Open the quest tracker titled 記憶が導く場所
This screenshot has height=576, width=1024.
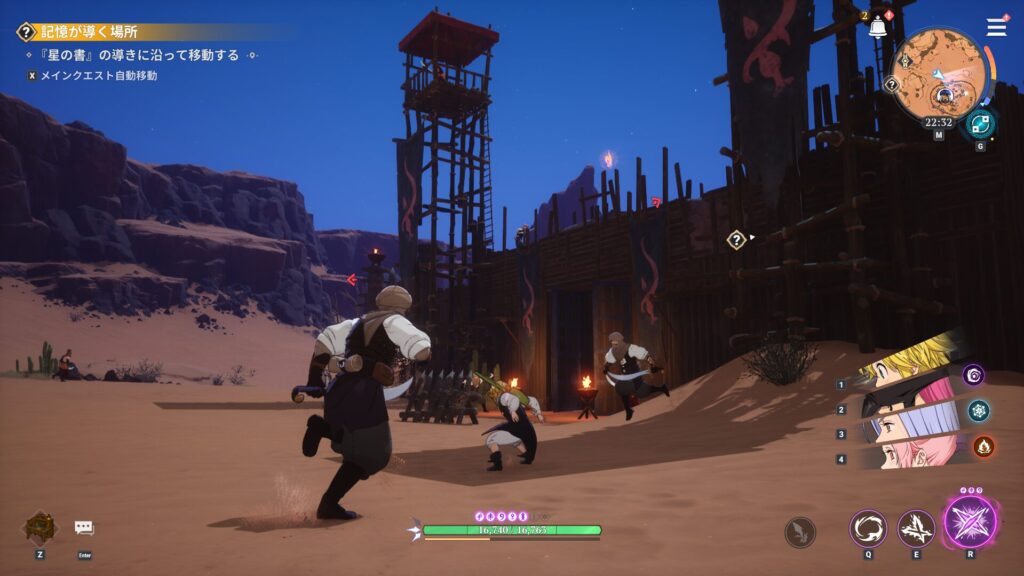click(x=90, y=32)
